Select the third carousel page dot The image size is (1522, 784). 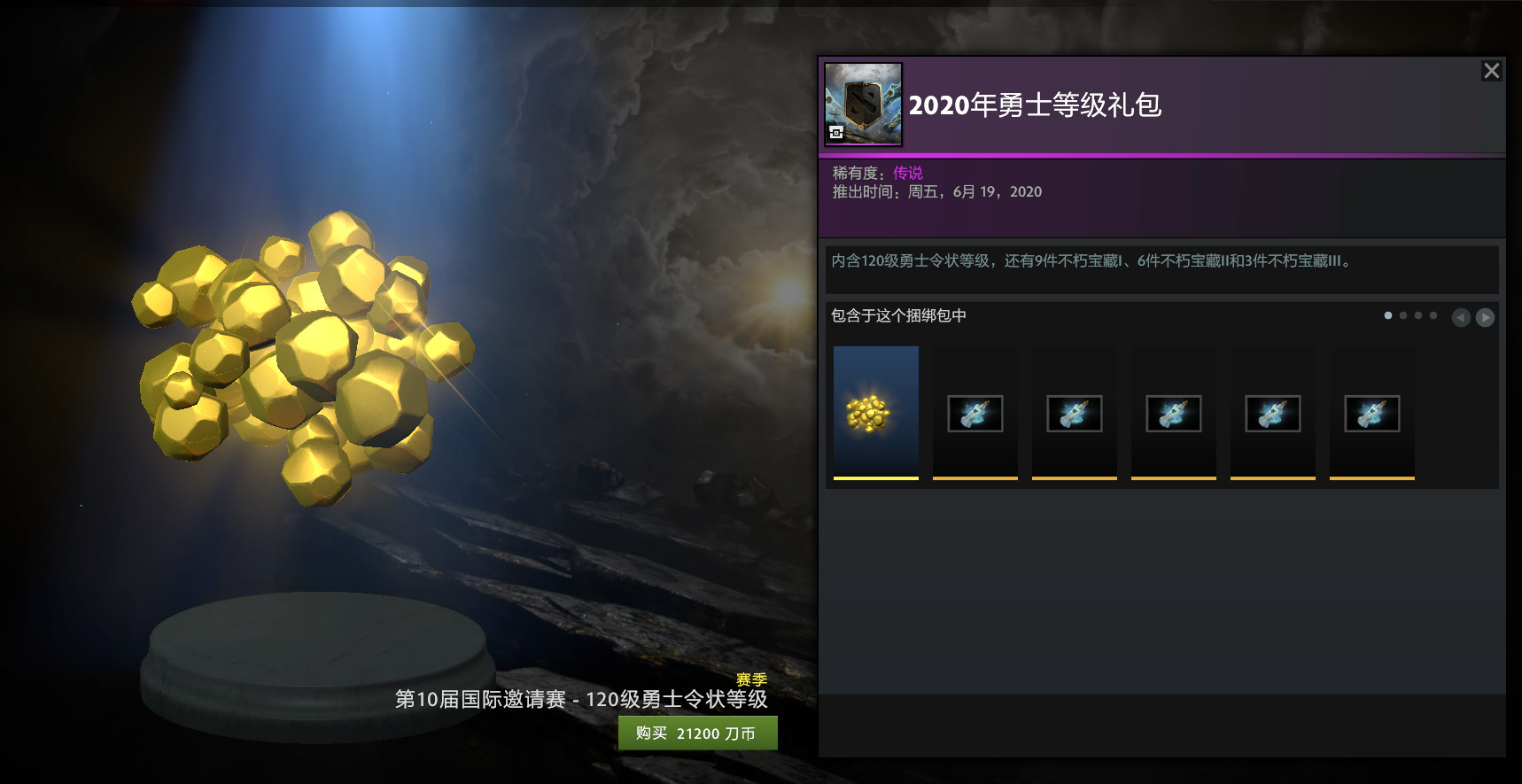click(1418, 315)
